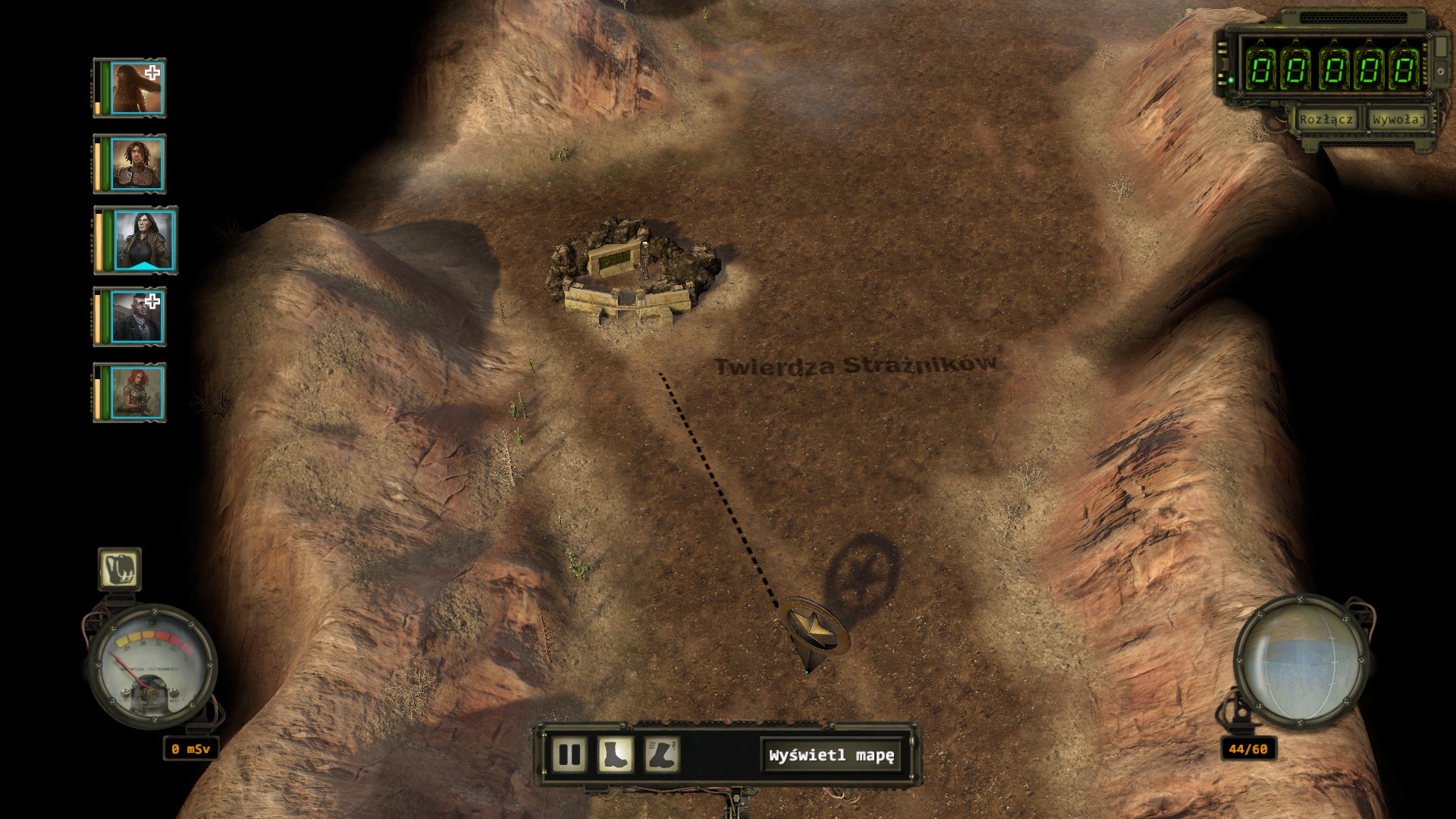This screenshot has height=819, width=1456.
Task: Select the running boot speed
Action: click(x=662, y=755)
